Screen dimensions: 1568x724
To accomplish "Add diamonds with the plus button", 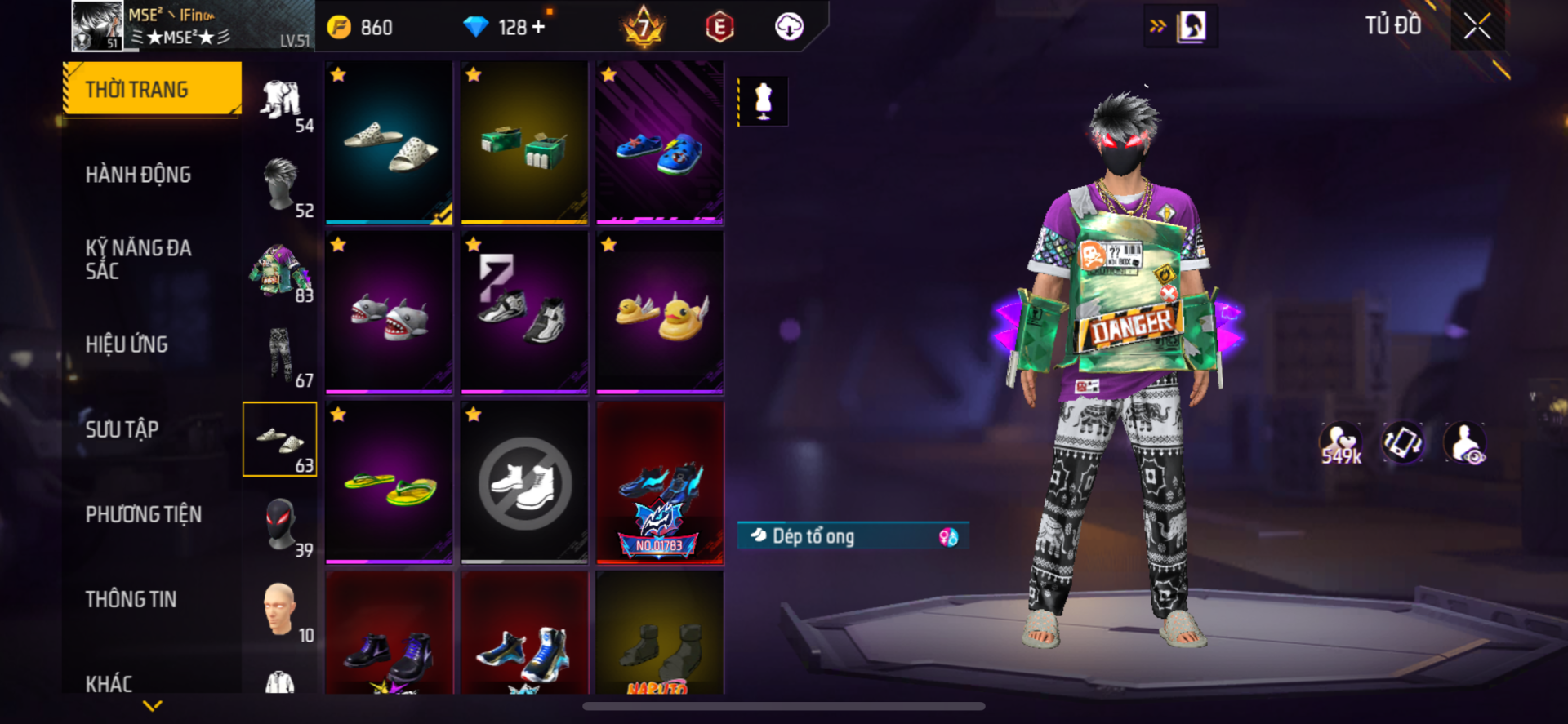I will click(x=538, y=28).
